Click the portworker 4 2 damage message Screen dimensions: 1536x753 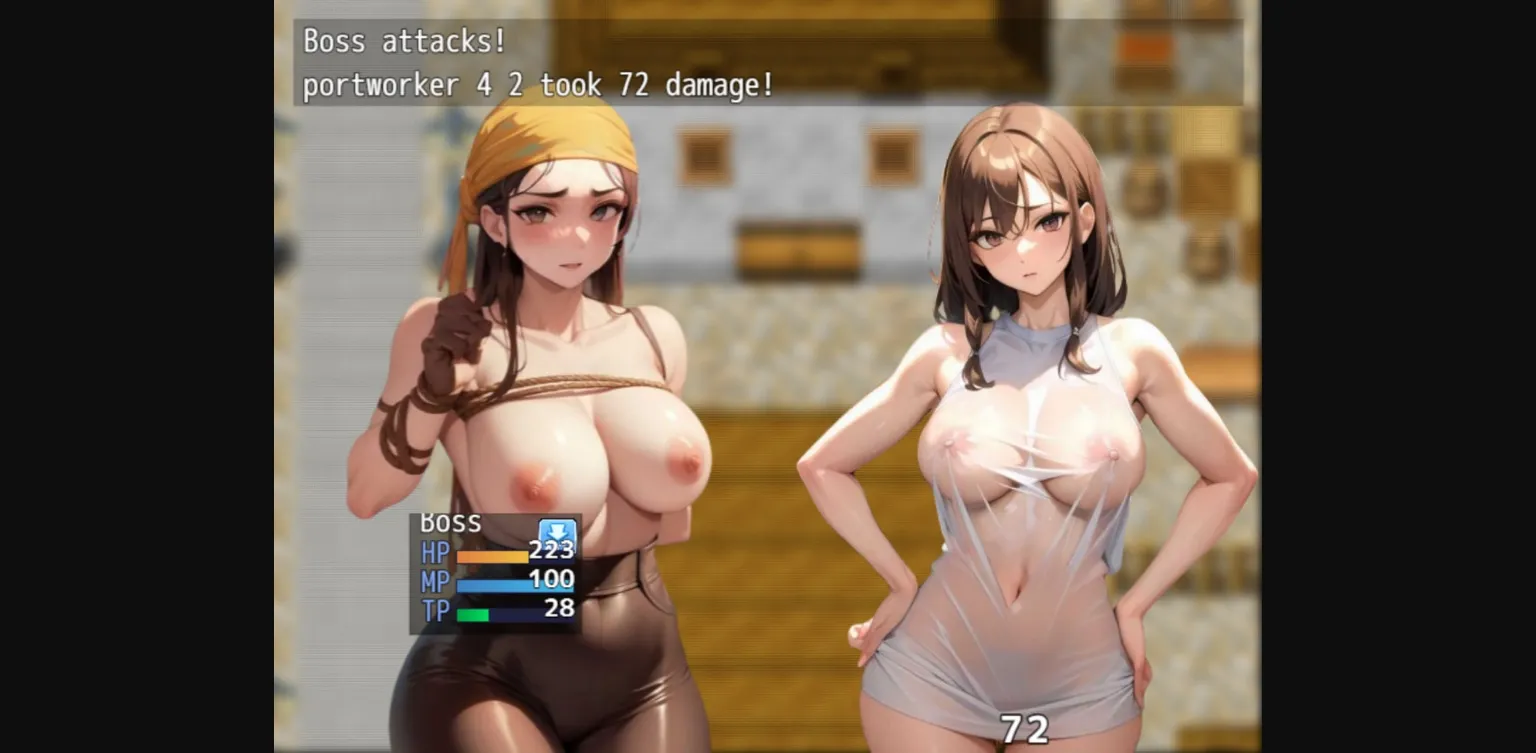[x=537, y=86]
